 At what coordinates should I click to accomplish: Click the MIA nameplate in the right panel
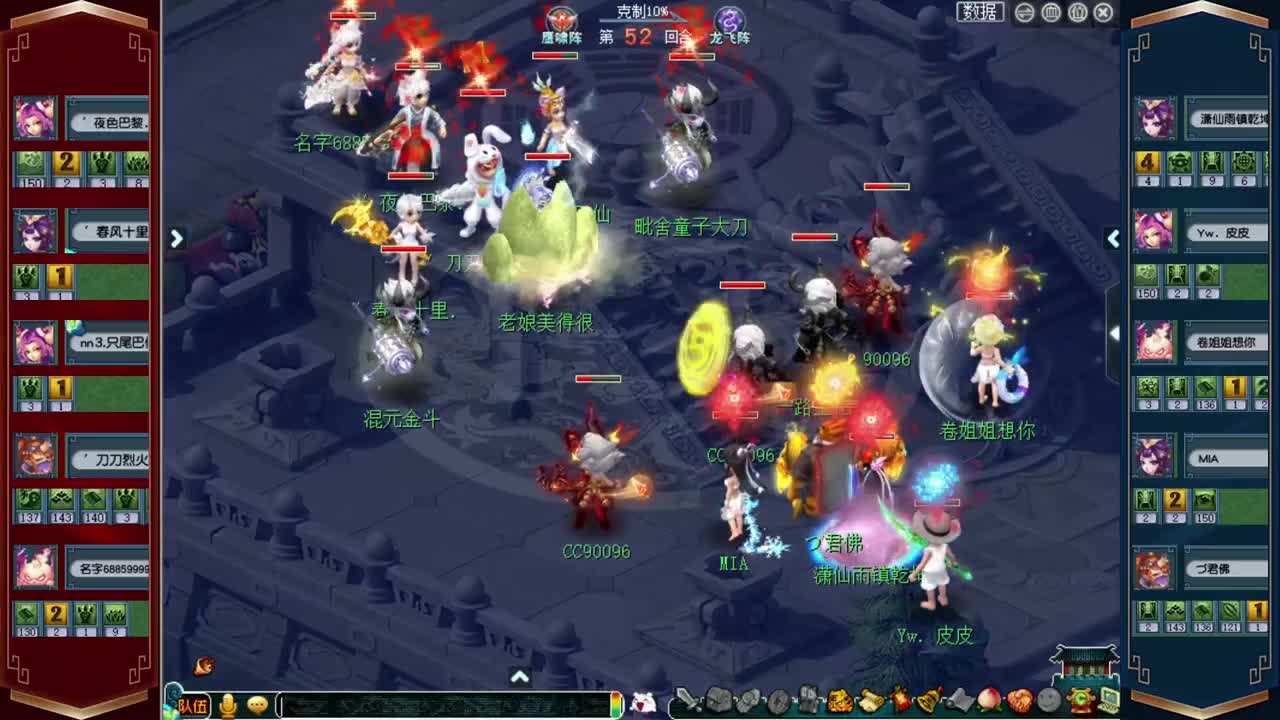[x=1228, y=457]
